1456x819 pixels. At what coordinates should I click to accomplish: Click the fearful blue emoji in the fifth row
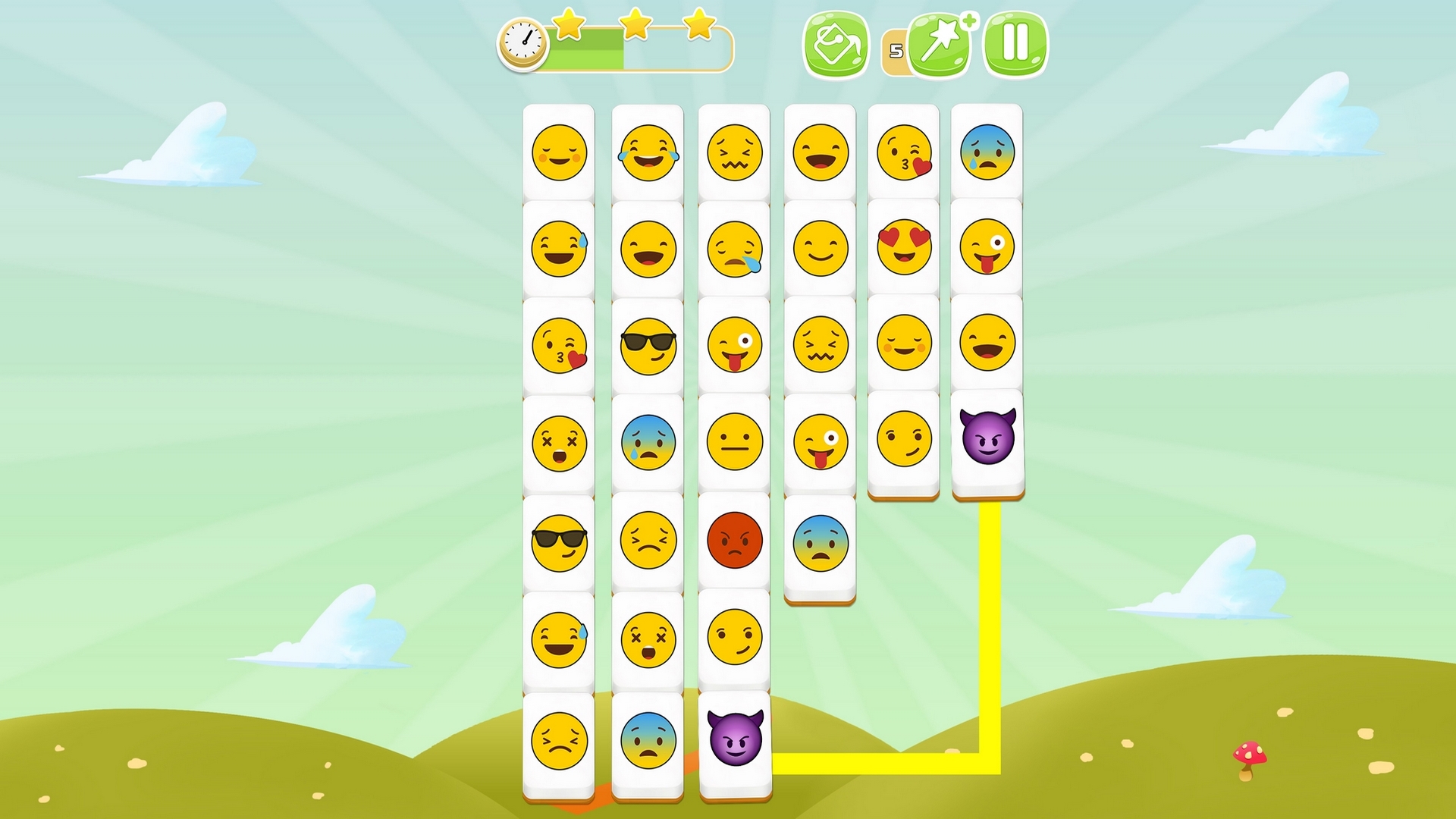[x=821, y=542]
